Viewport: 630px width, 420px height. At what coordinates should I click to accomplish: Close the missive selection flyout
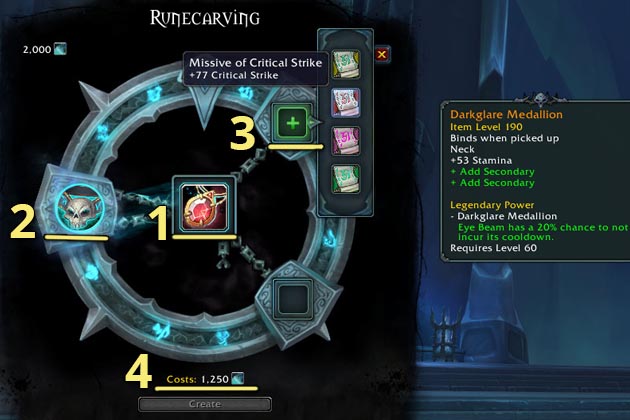pyautogui.click(x=382, y=54)
